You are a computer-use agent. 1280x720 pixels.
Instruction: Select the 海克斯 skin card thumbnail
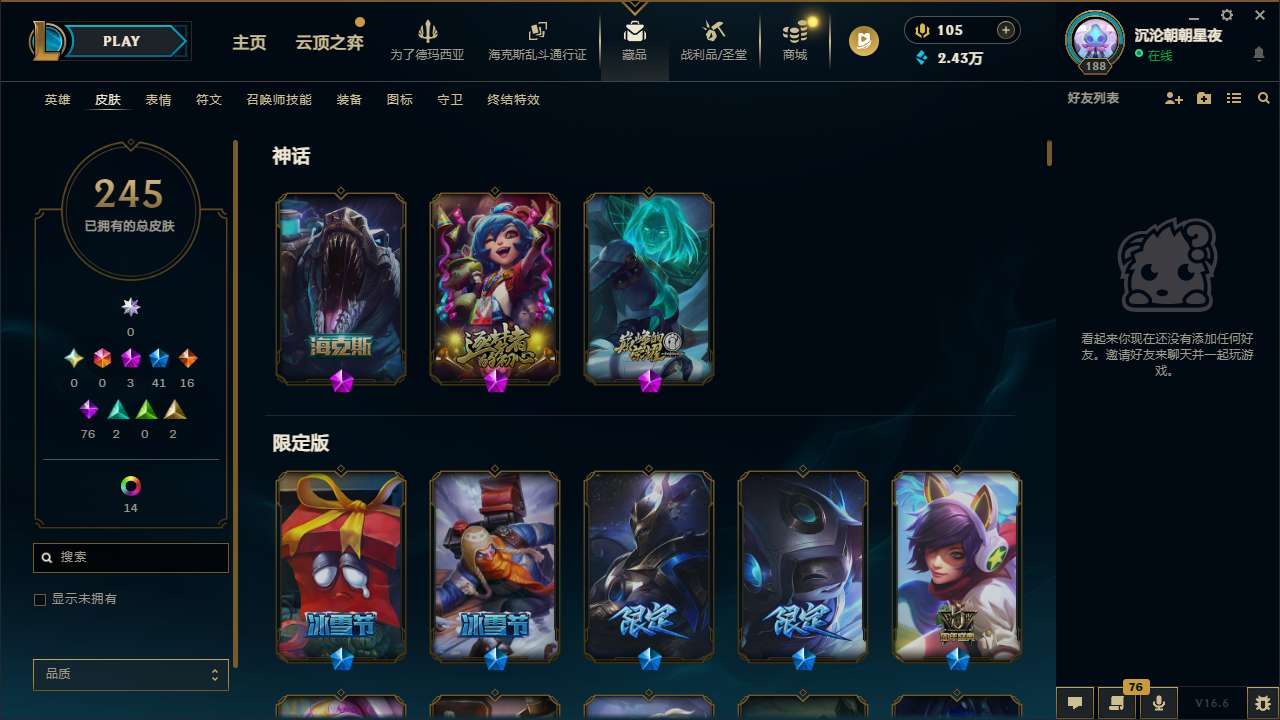tap(340, 287)
